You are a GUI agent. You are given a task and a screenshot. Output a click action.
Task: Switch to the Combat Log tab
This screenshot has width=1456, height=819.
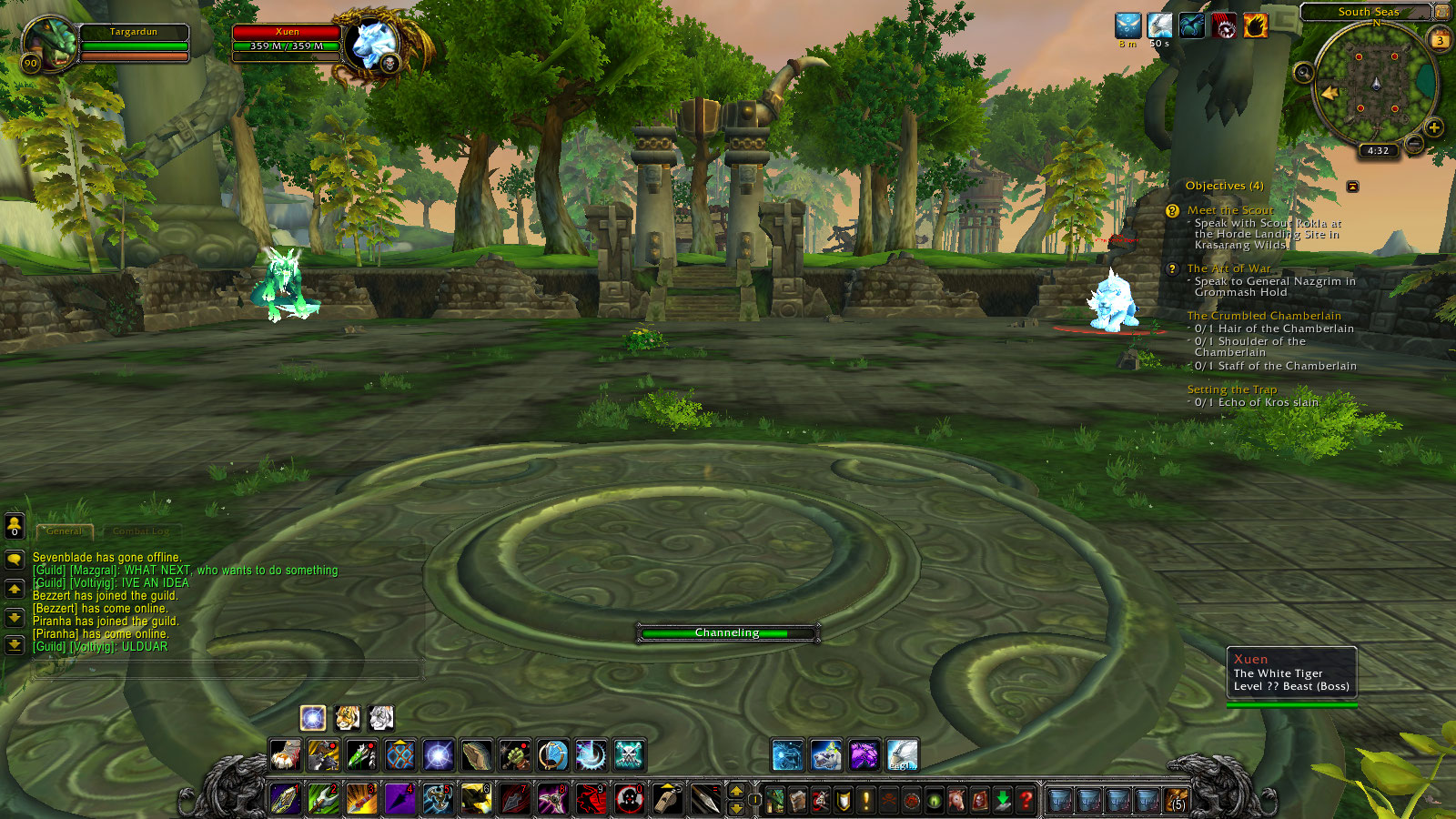pos(141,531)
